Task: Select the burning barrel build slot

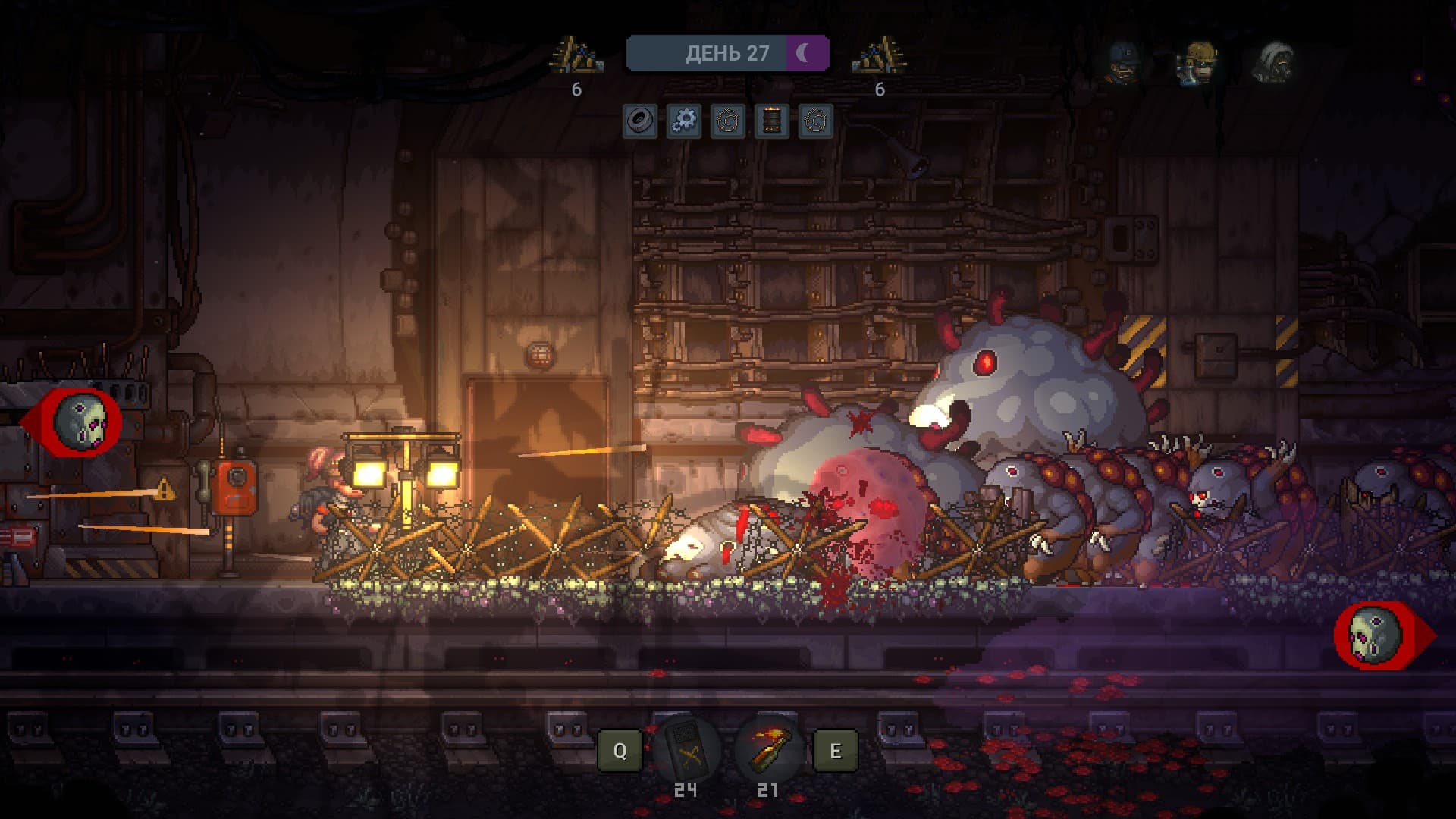Action: 771,121
